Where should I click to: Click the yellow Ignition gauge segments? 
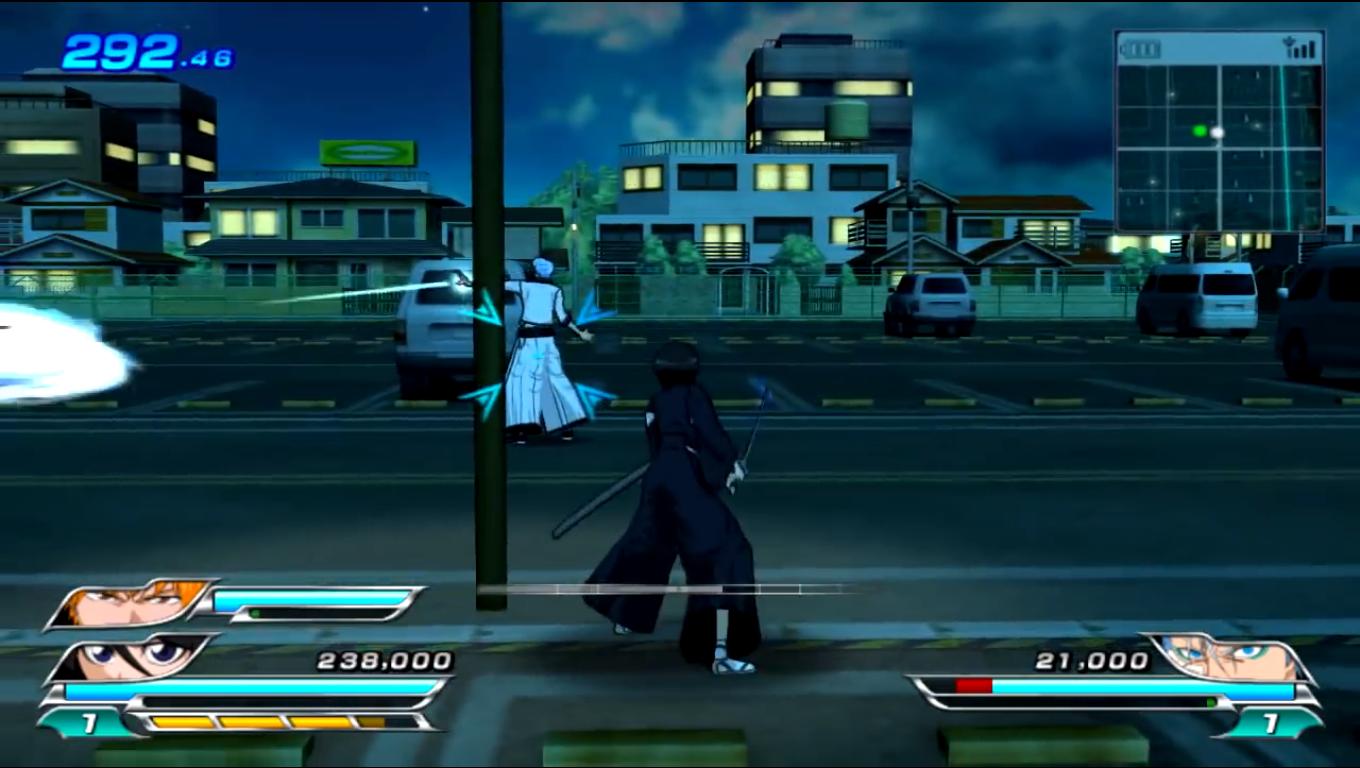point(255,722)
